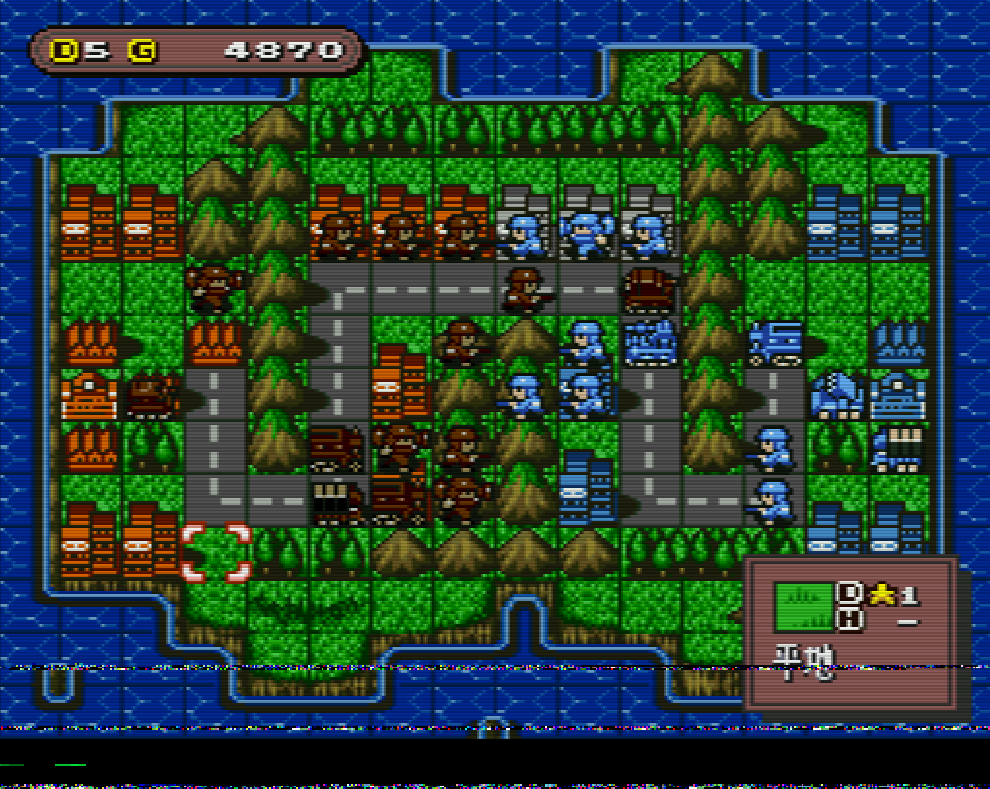
Task: Select the blue bazooka soldier with raised arms
Action: (x=588, y=236)
